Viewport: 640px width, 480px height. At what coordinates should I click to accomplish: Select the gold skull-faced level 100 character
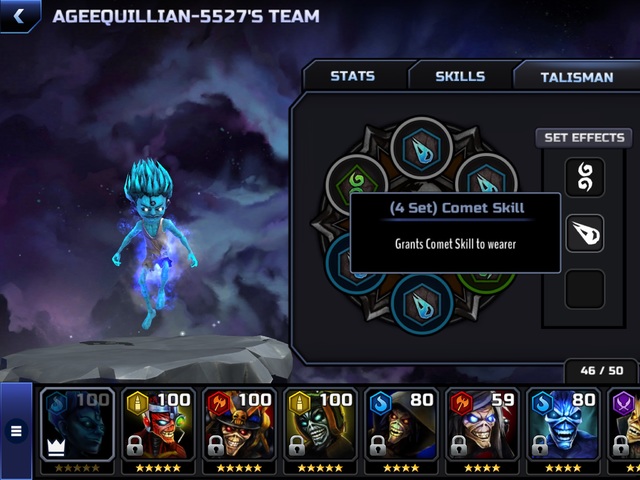tap(320, 427)
